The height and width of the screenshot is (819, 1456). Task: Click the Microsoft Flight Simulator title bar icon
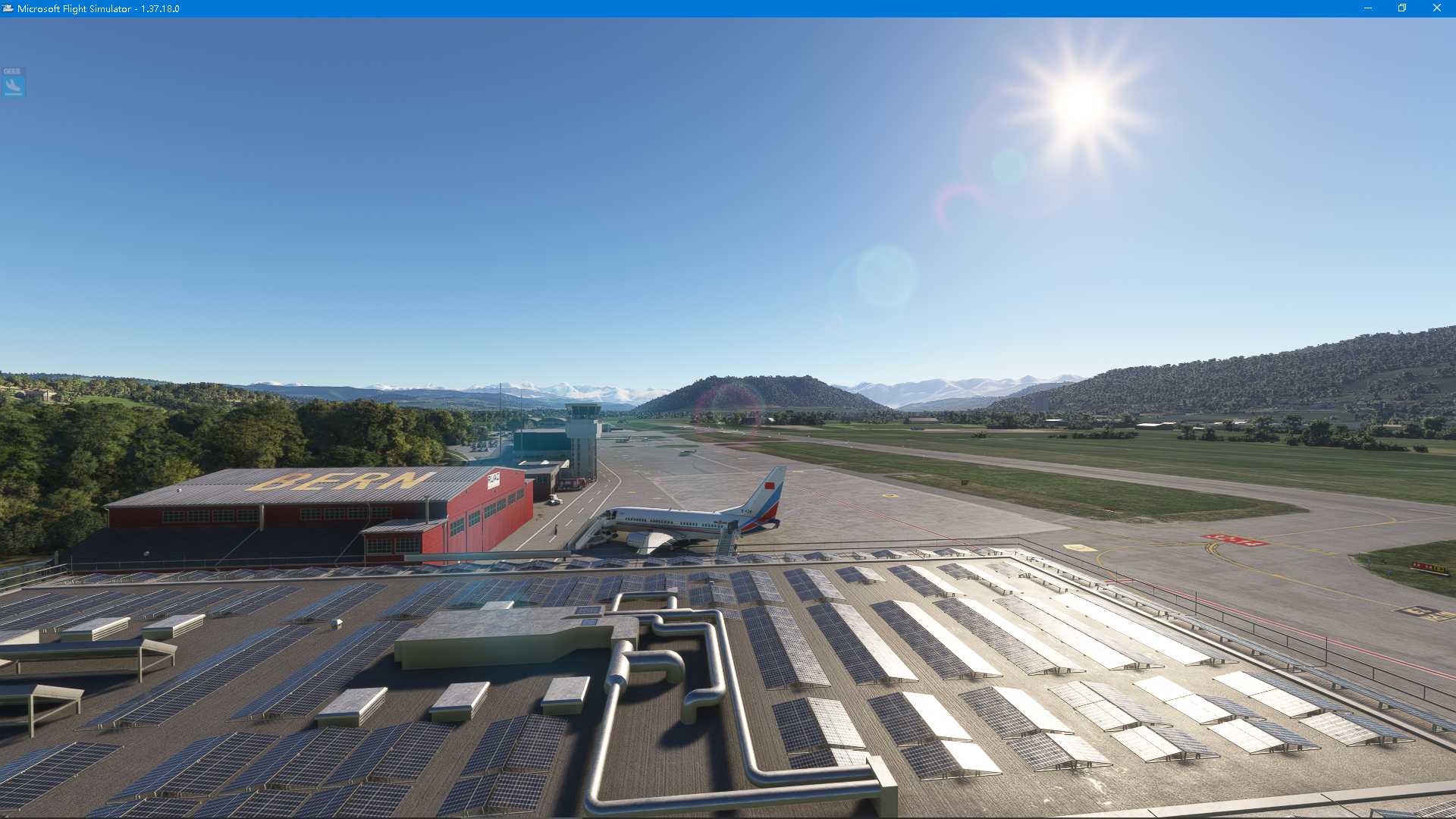coord(8,8)
